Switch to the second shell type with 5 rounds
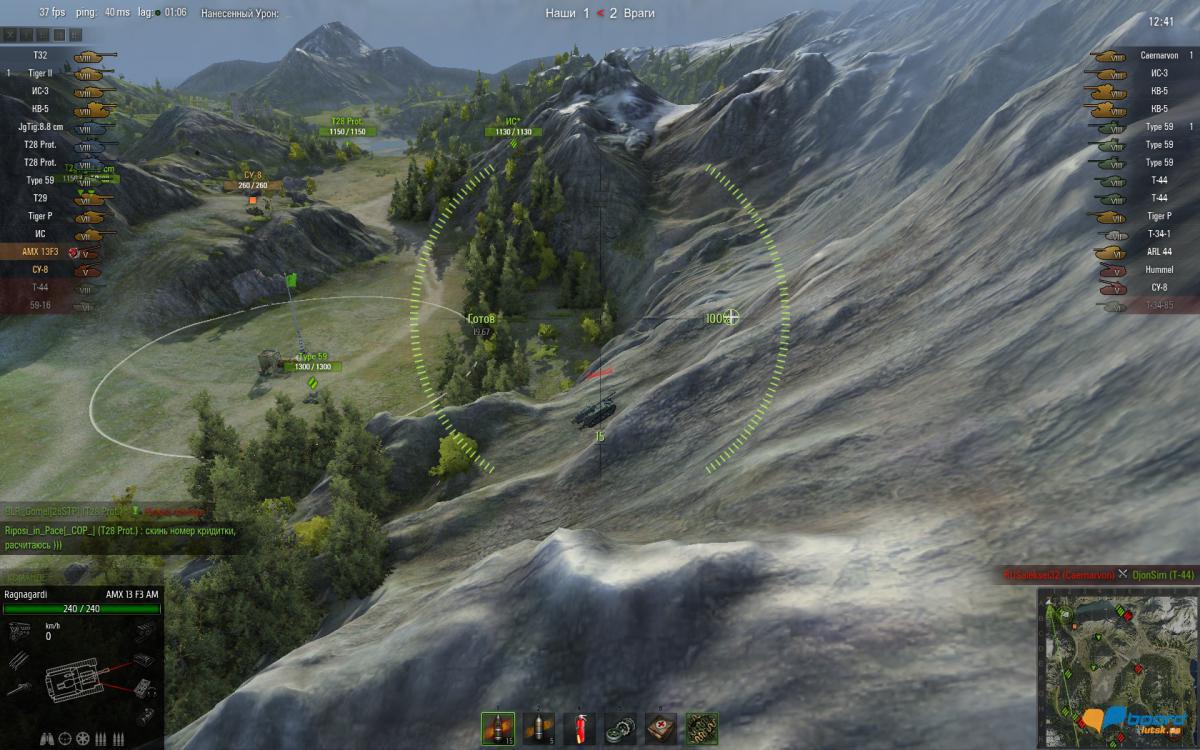This screenshot has height=750, width=1200. click(538, 728)
